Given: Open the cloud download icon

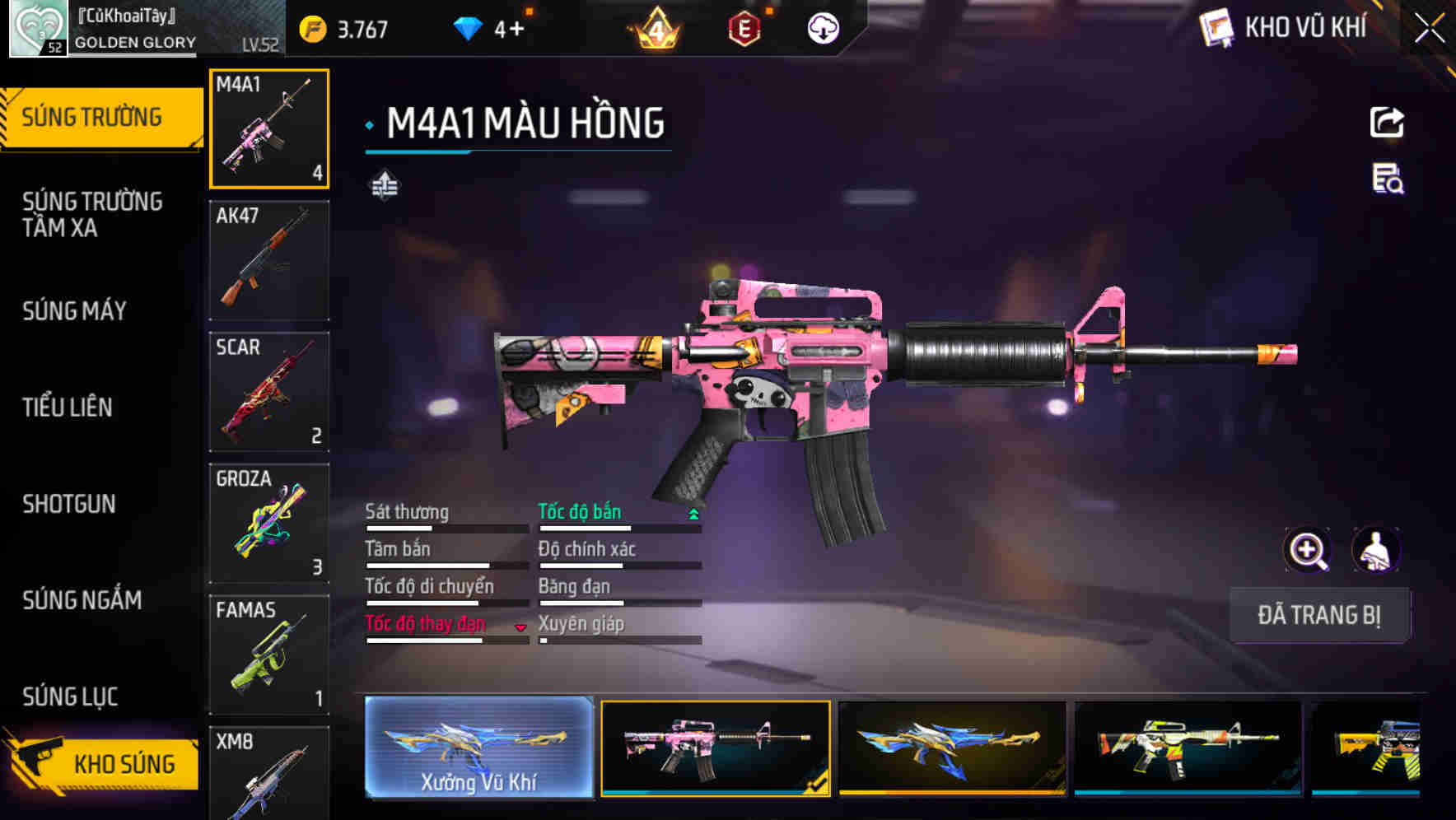Looking at the screenshot, I should (x=822, y=27).
